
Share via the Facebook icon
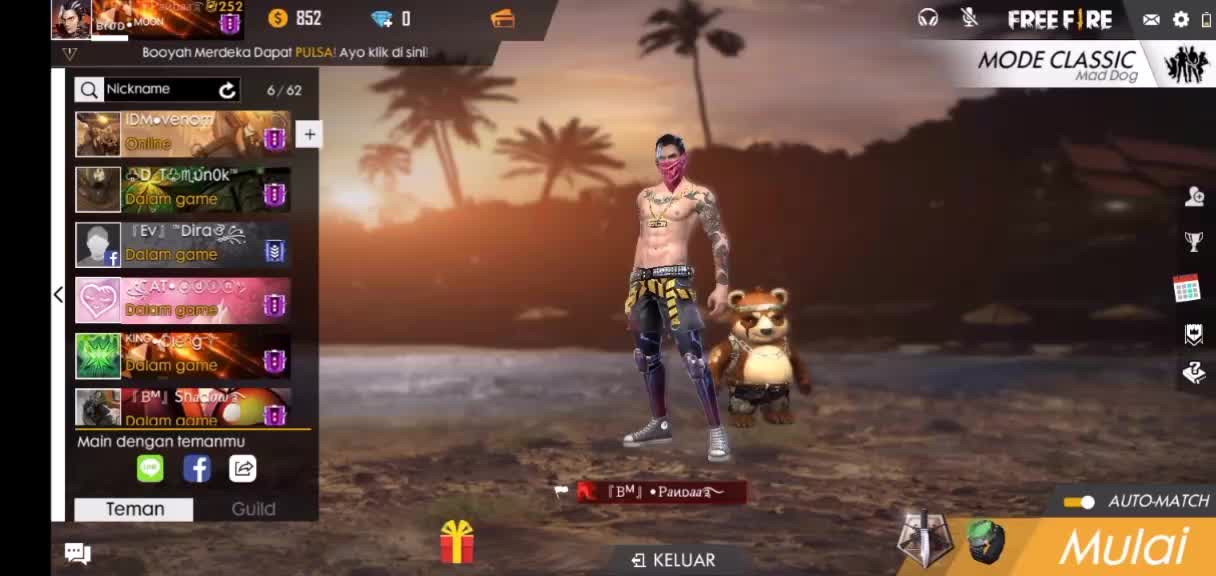(197, 468)
